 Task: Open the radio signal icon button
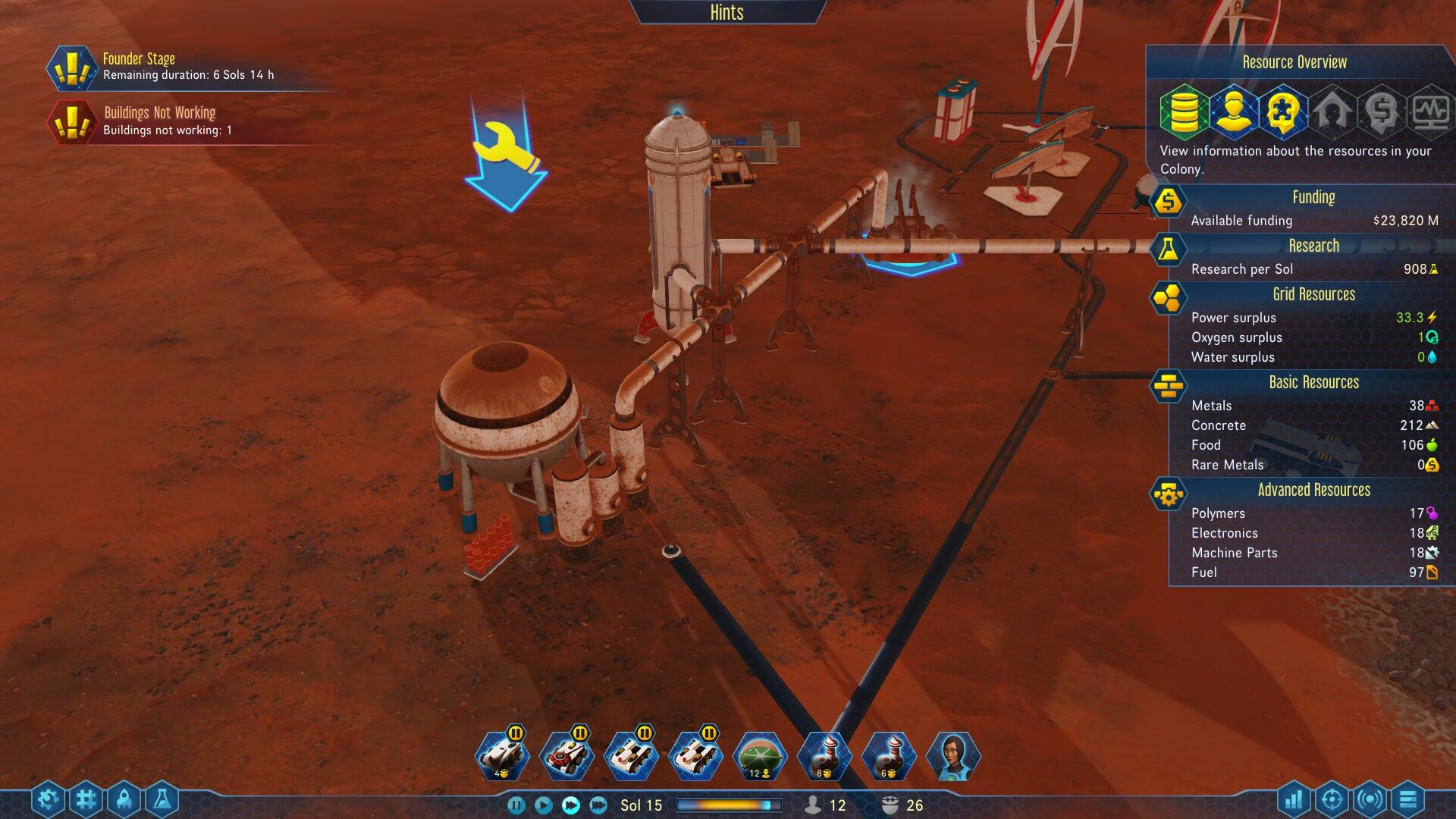pos(1370,799)
